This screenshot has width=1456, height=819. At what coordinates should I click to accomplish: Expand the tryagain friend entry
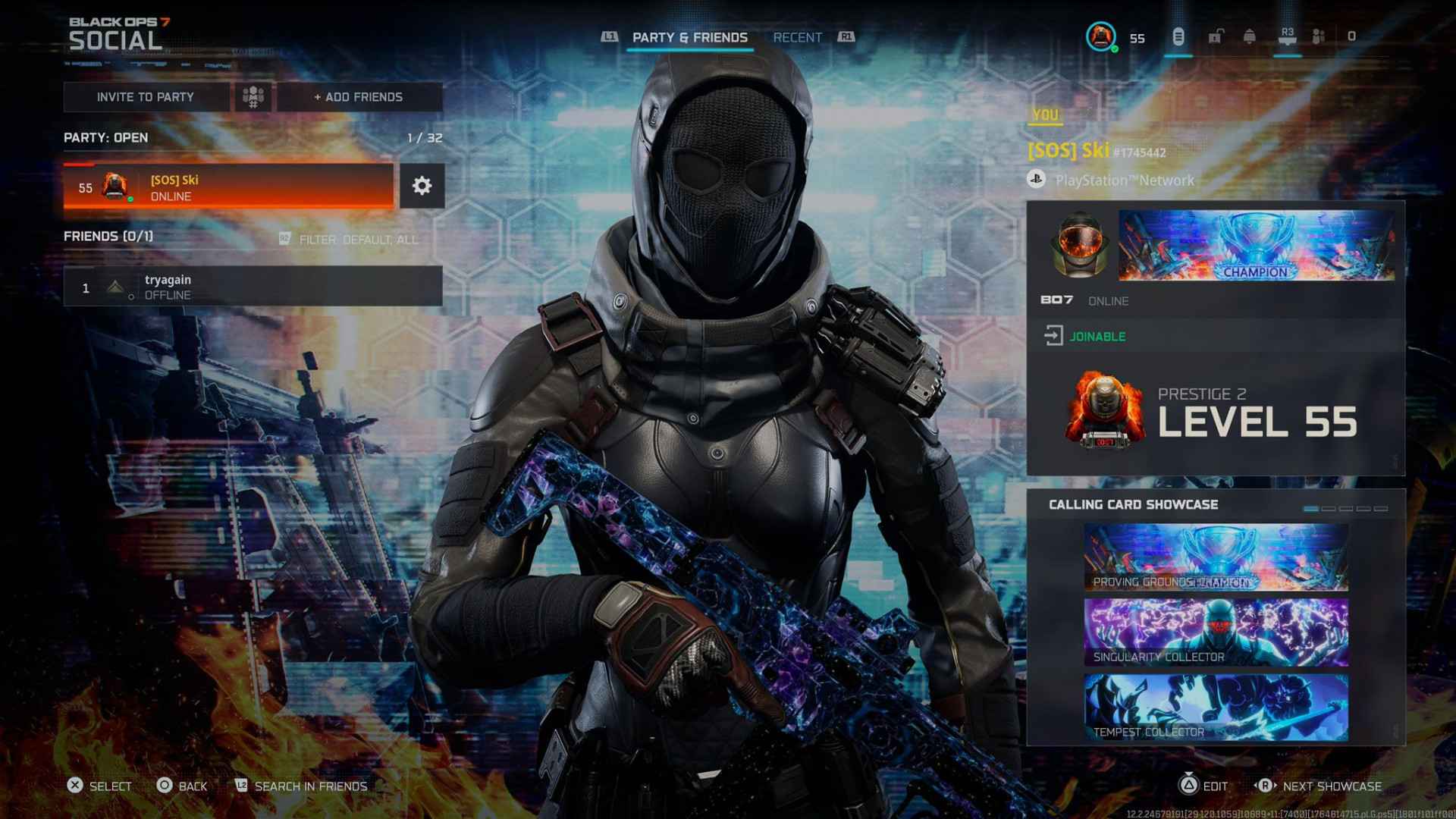tap(250, 287)
